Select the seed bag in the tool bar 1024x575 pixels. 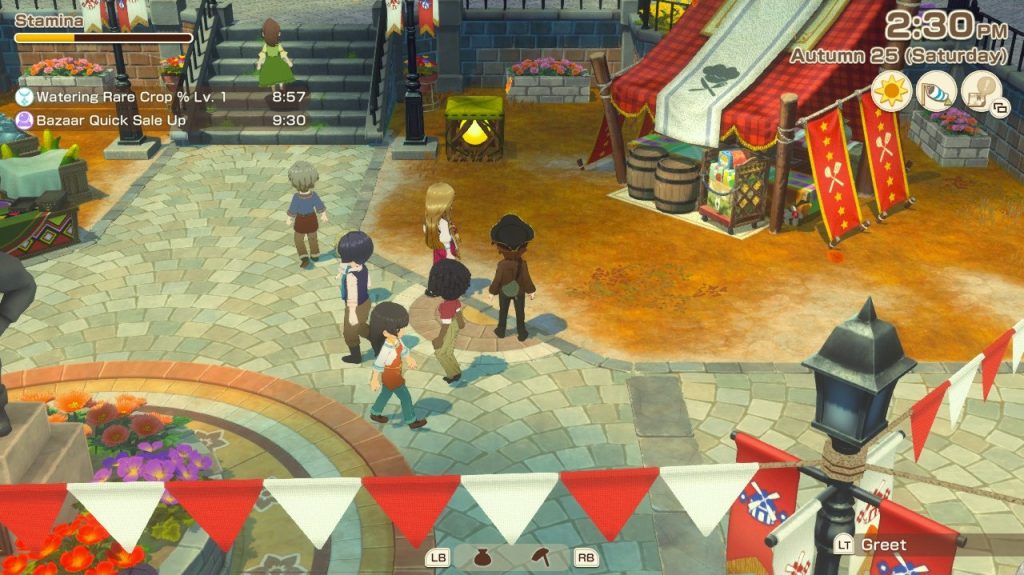[481, 557]
